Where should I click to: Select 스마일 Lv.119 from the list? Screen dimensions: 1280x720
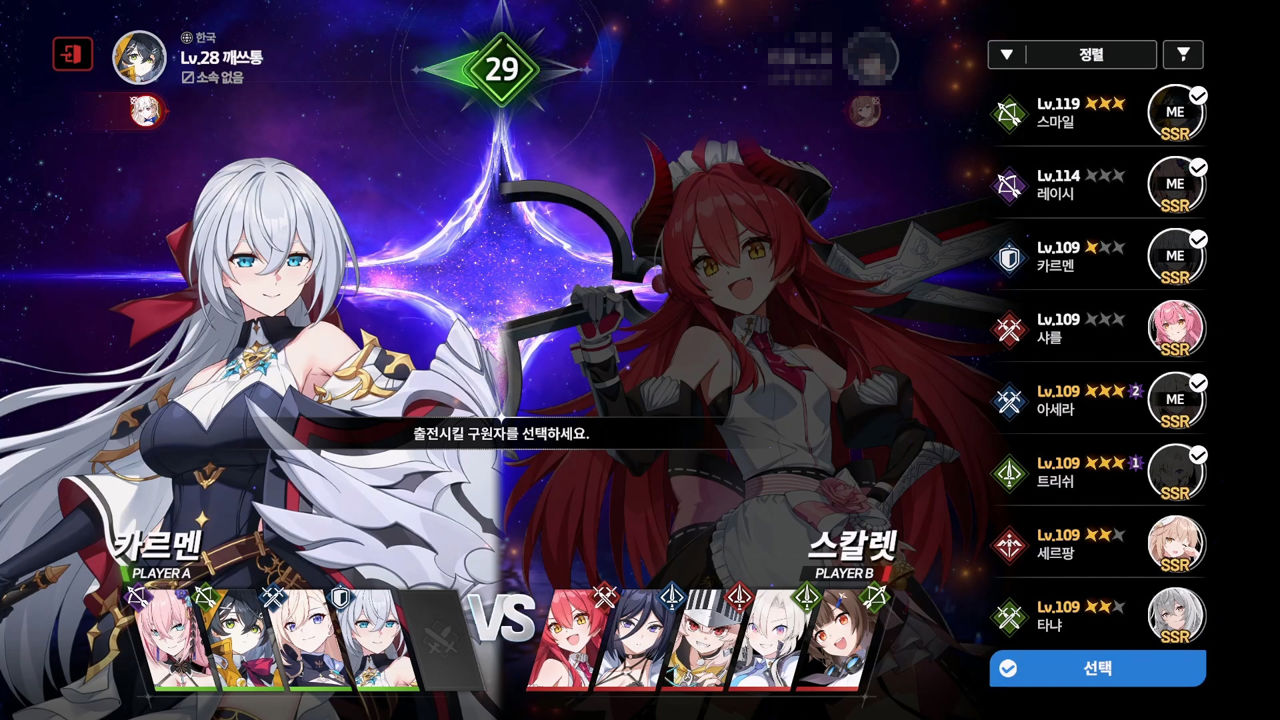point(1100,112)
